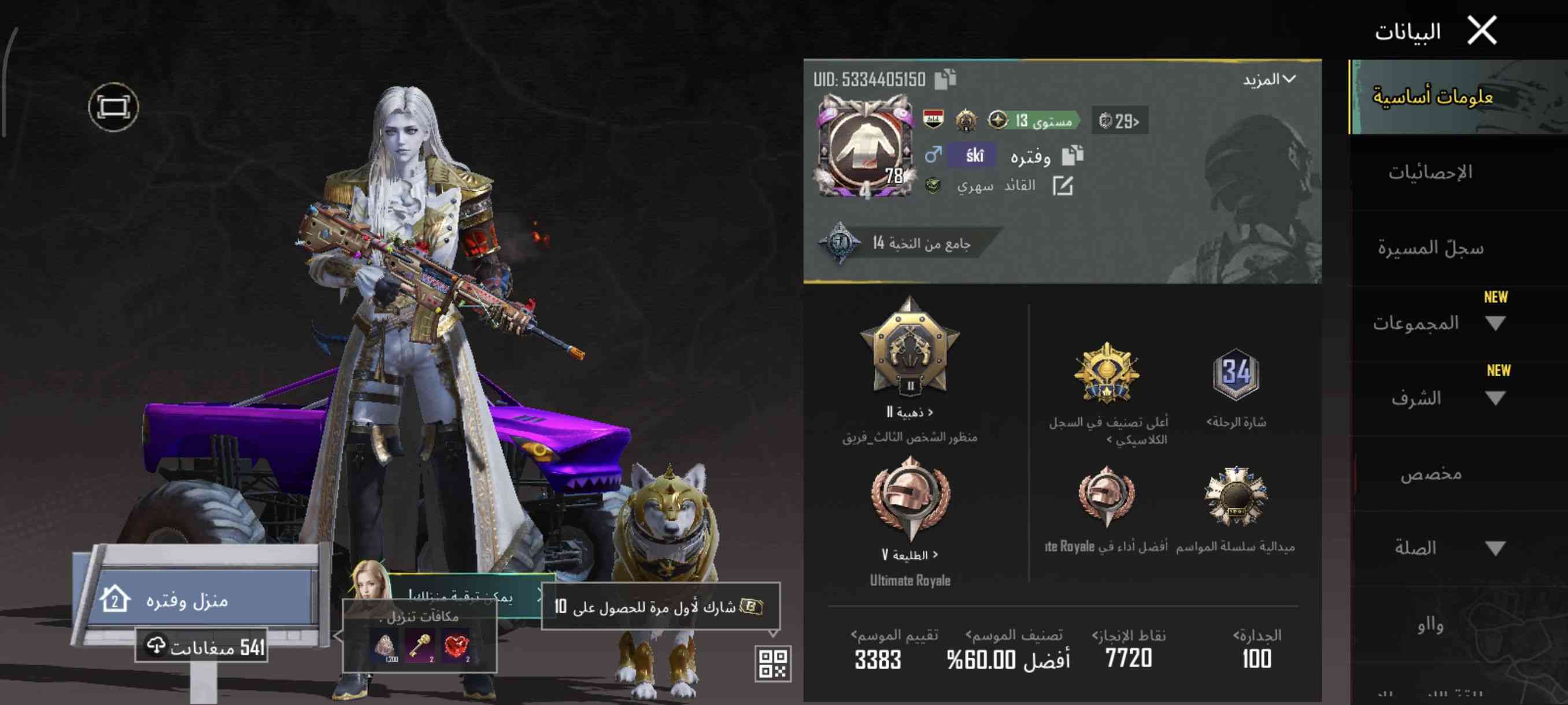1568x705 pixels.
Task: Open the player avatar frame
Action: point(864,147)
